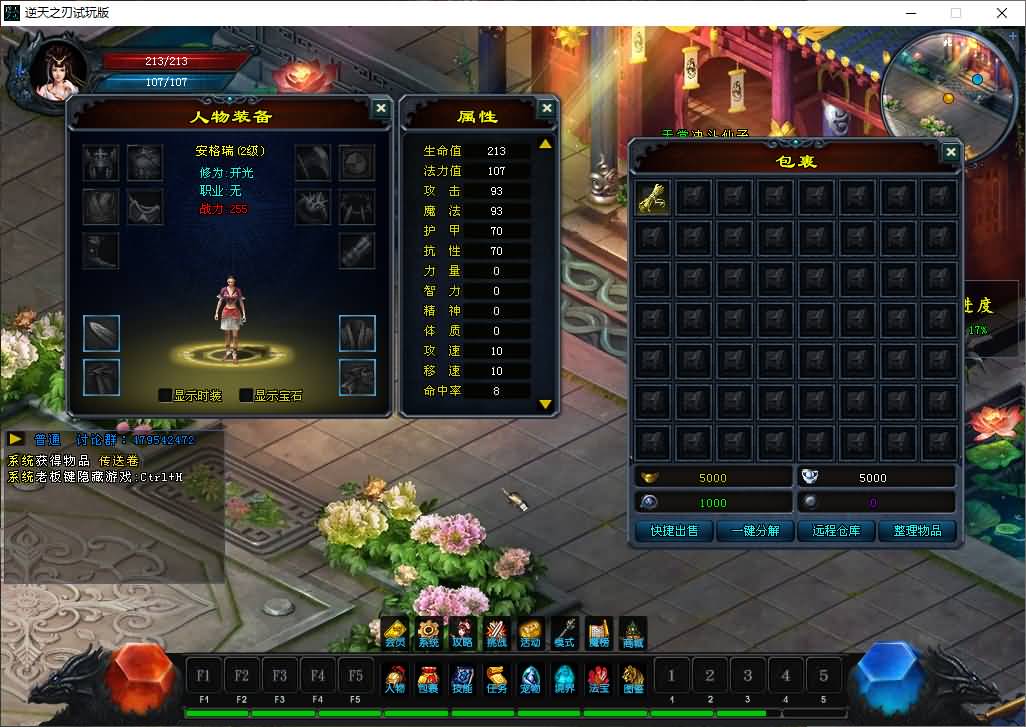Open the 远程仓库 remote warehouse
This screenshot has width=1026, height=727.
coord(836,531)
